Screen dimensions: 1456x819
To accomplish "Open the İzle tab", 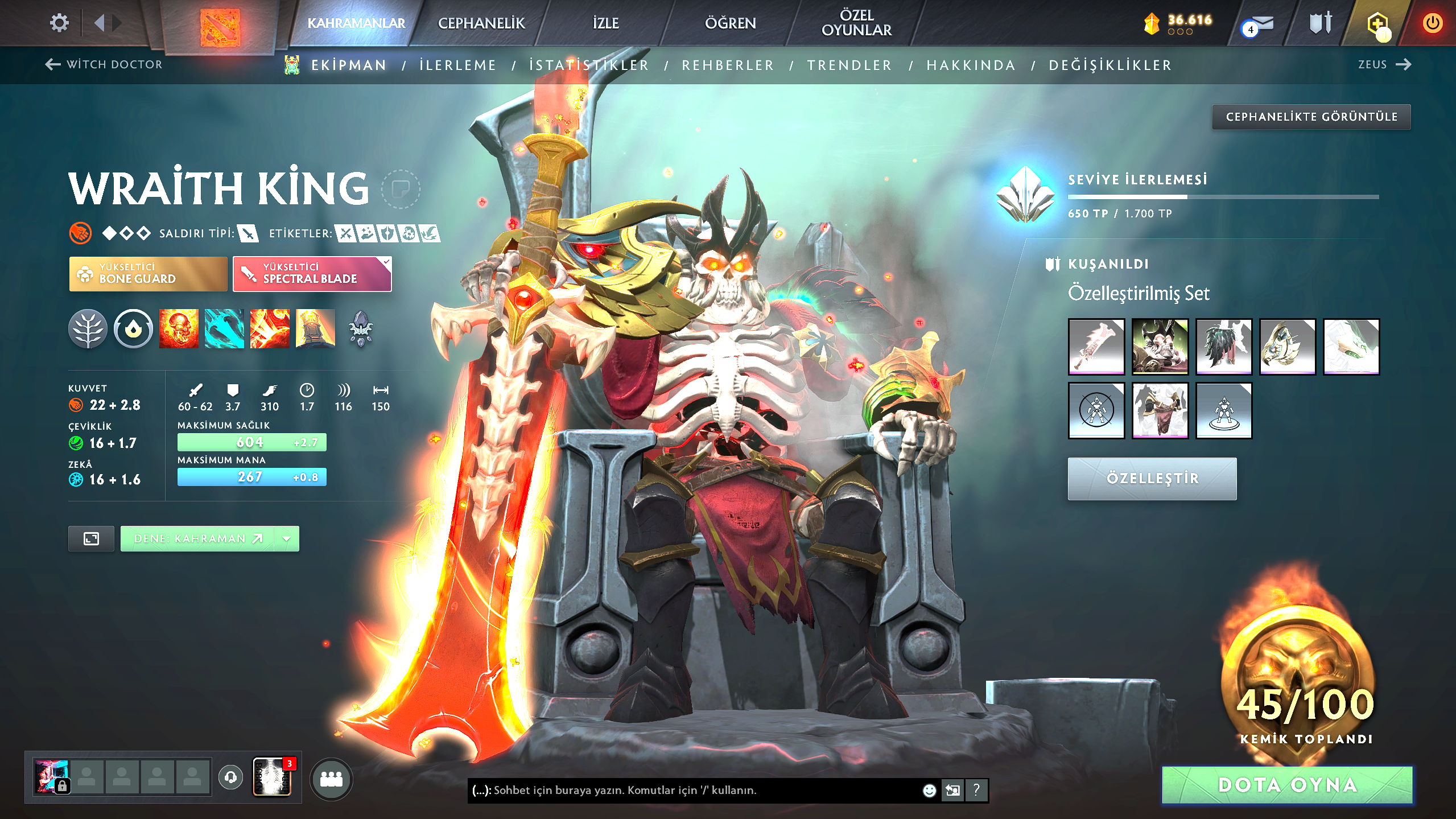I will pyautogui.click(x=605, y=23).
